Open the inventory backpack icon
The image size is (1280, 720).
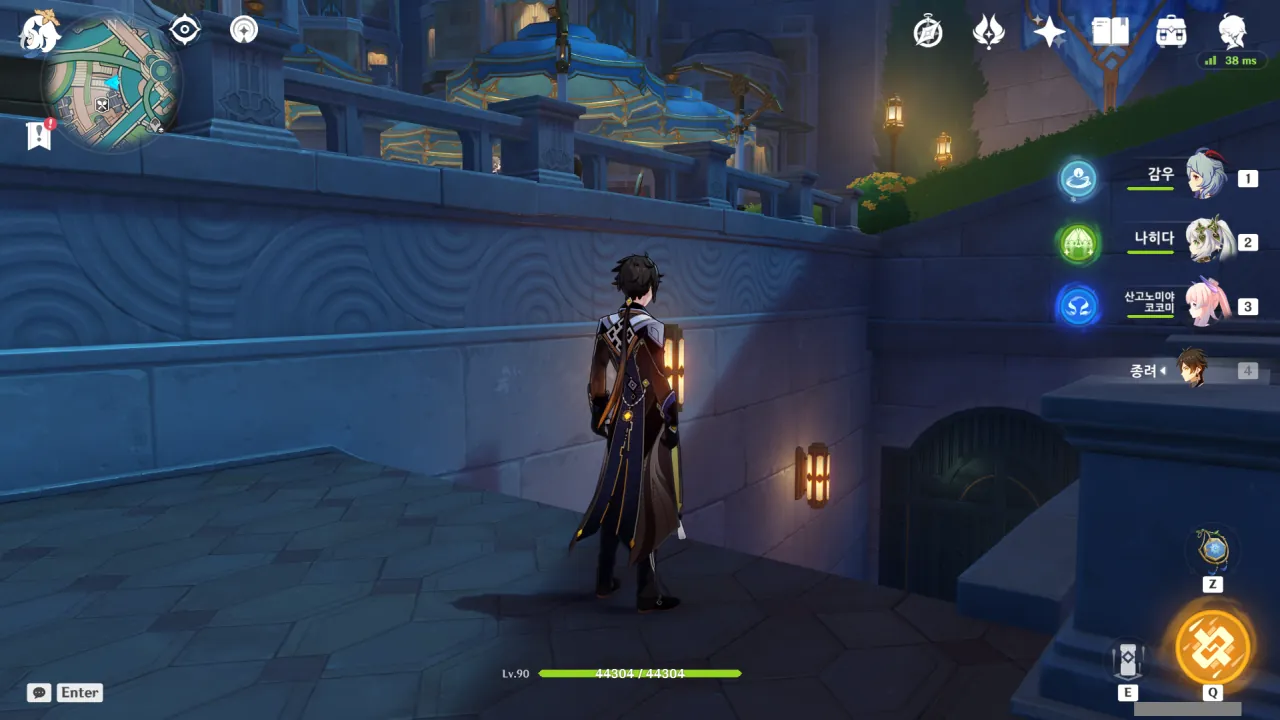[1171, 32]
